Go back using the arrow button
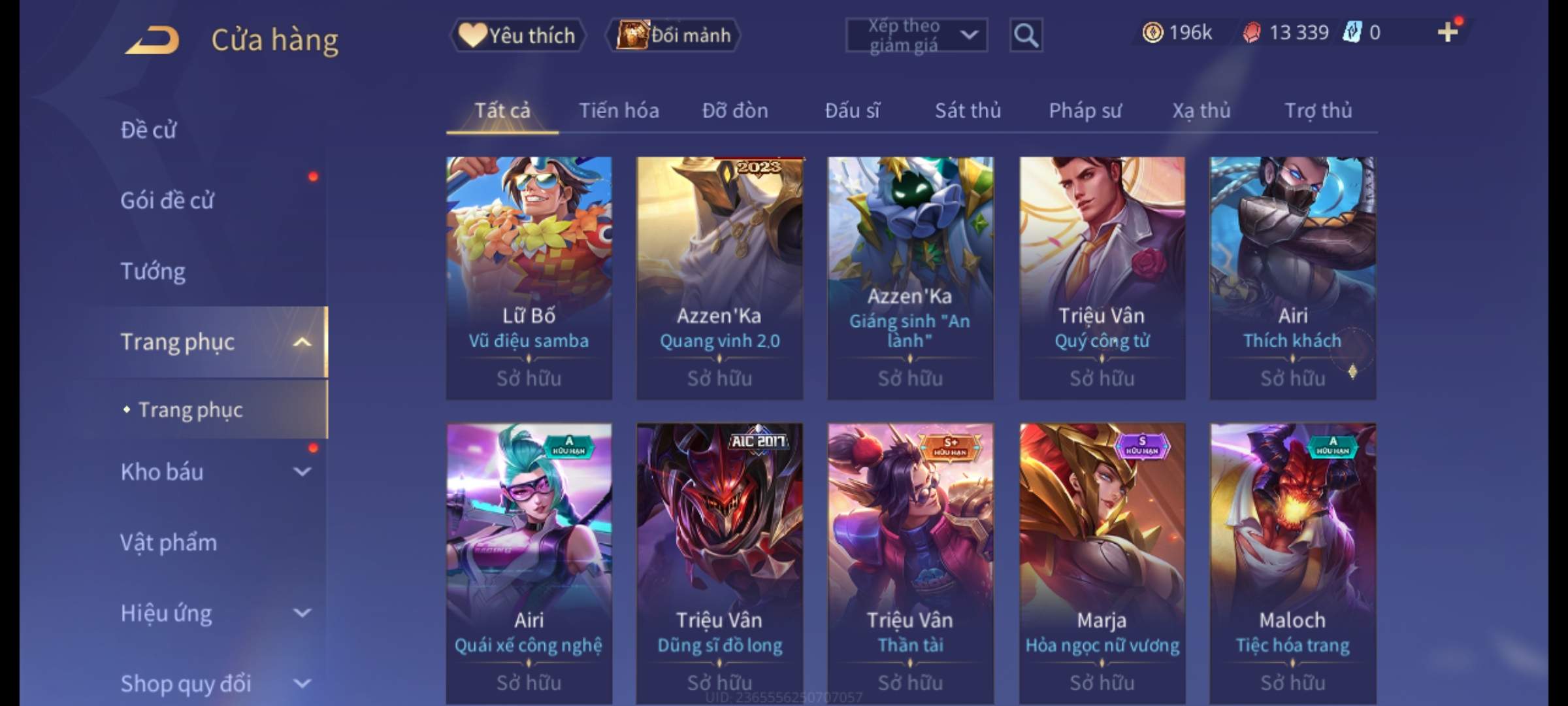Viewport: 1568px width, 706px height. pyautogui.click(x=152, y=39)
